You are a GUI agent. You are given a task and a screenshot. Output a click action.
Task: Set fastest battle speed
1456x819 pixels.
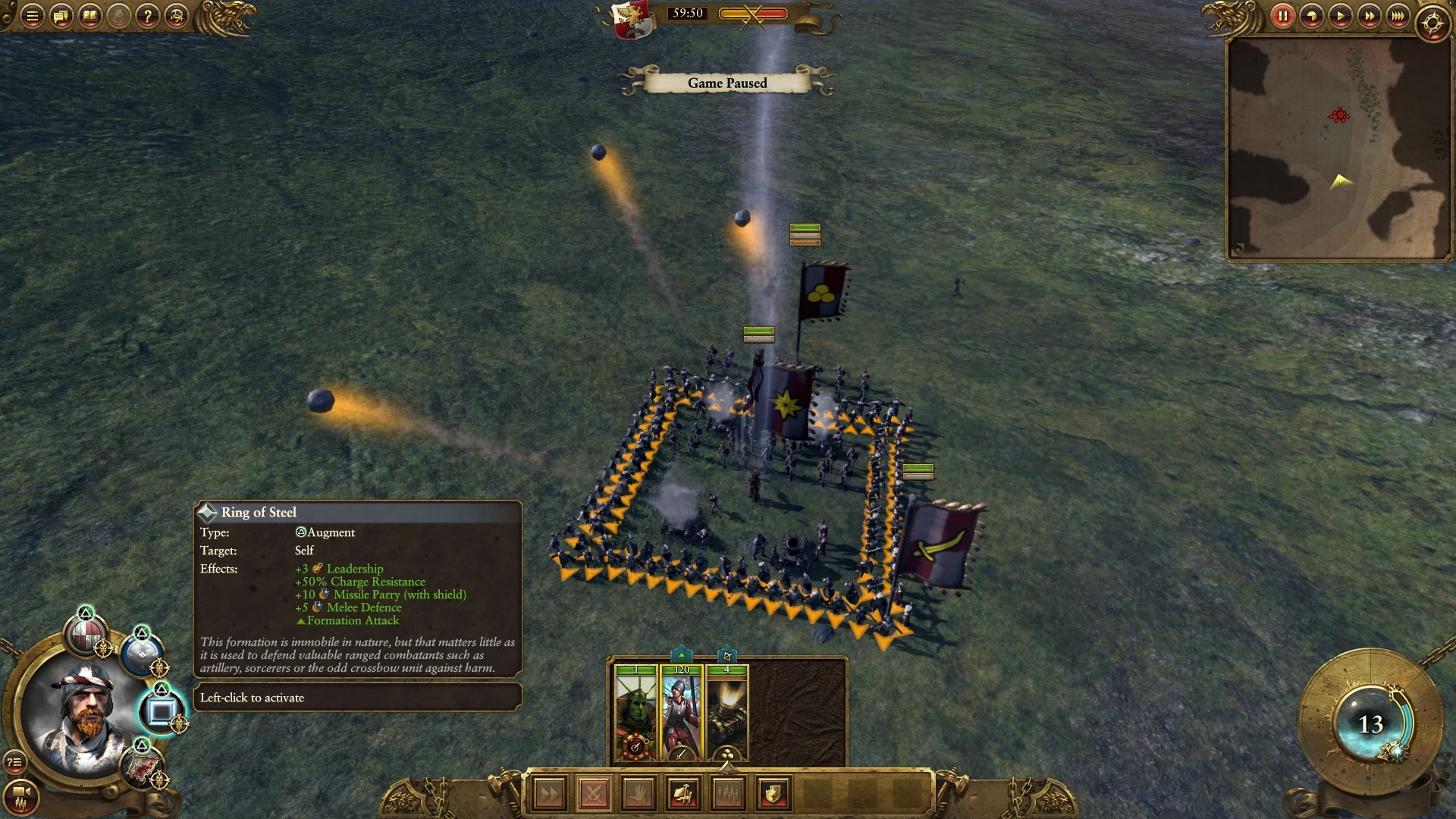pyautogui.click(x=1398, y=16)
